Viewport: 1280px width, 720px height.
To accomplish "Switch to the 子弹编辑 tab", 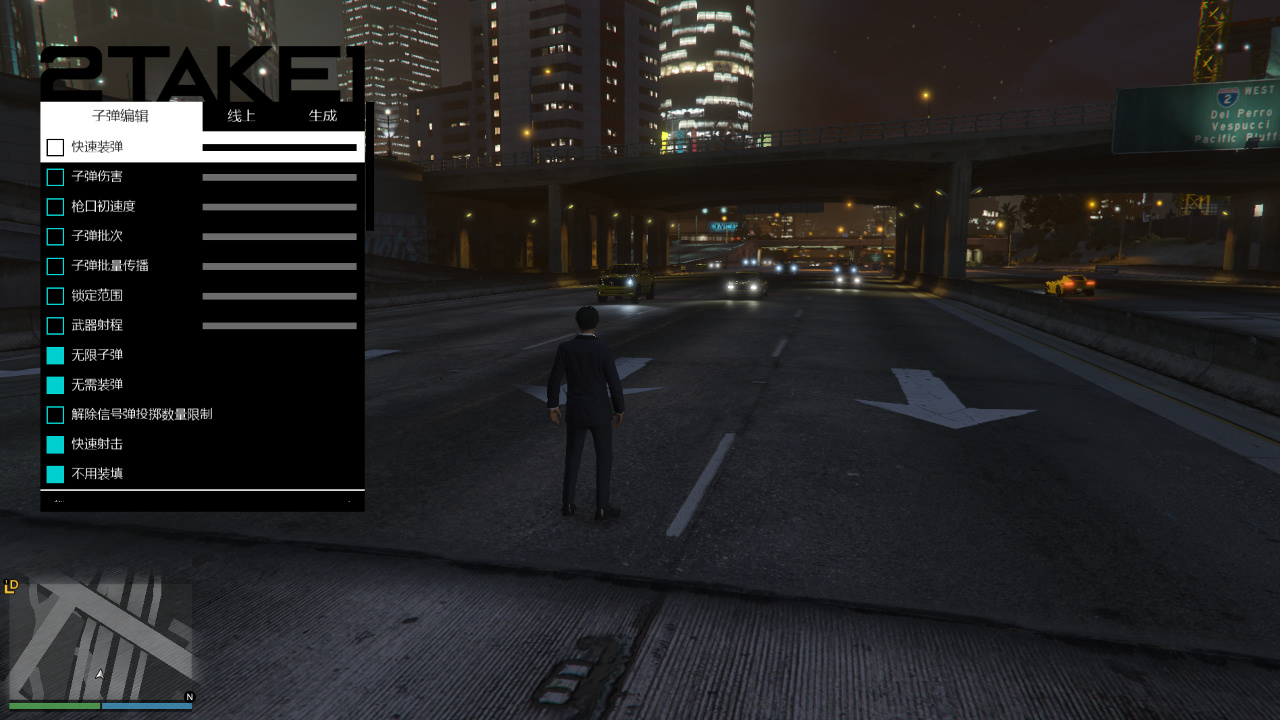I will pyautogui.click(x=120, y=116).
